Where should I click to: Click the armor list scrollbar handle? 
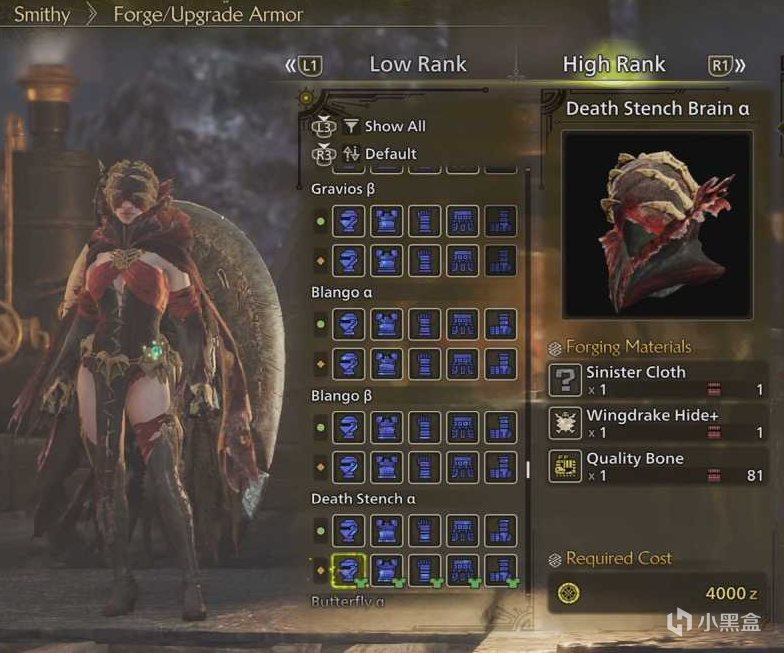click(529, 469)
